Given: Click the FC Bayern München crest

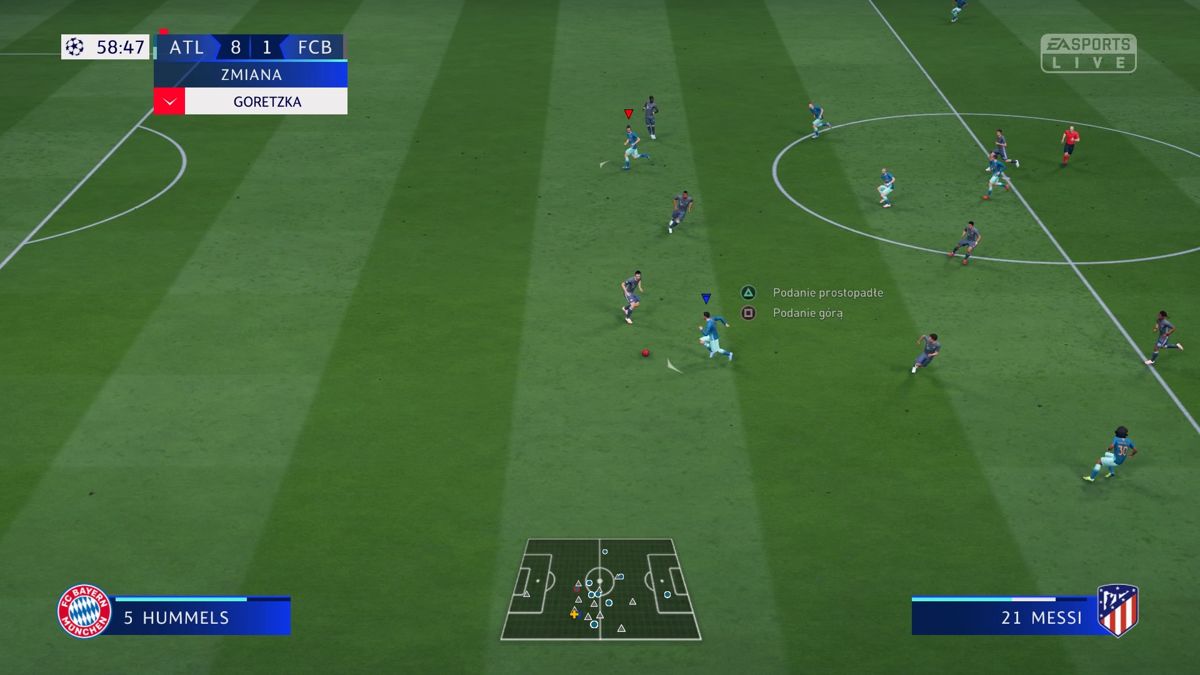Looking at the screenshot, I should 84,611.
